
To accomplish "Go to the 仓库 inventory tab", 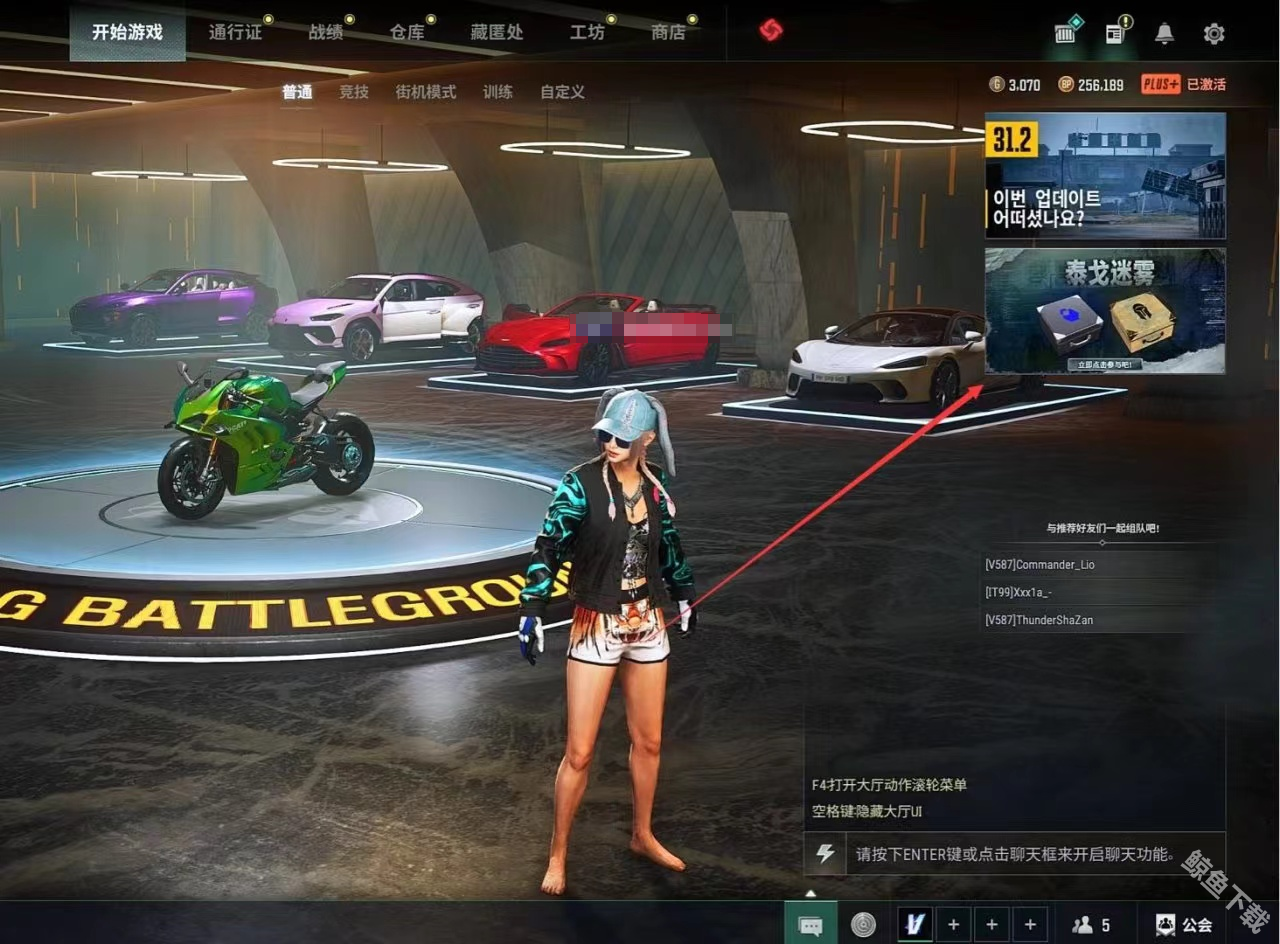I will coord(407,32).
